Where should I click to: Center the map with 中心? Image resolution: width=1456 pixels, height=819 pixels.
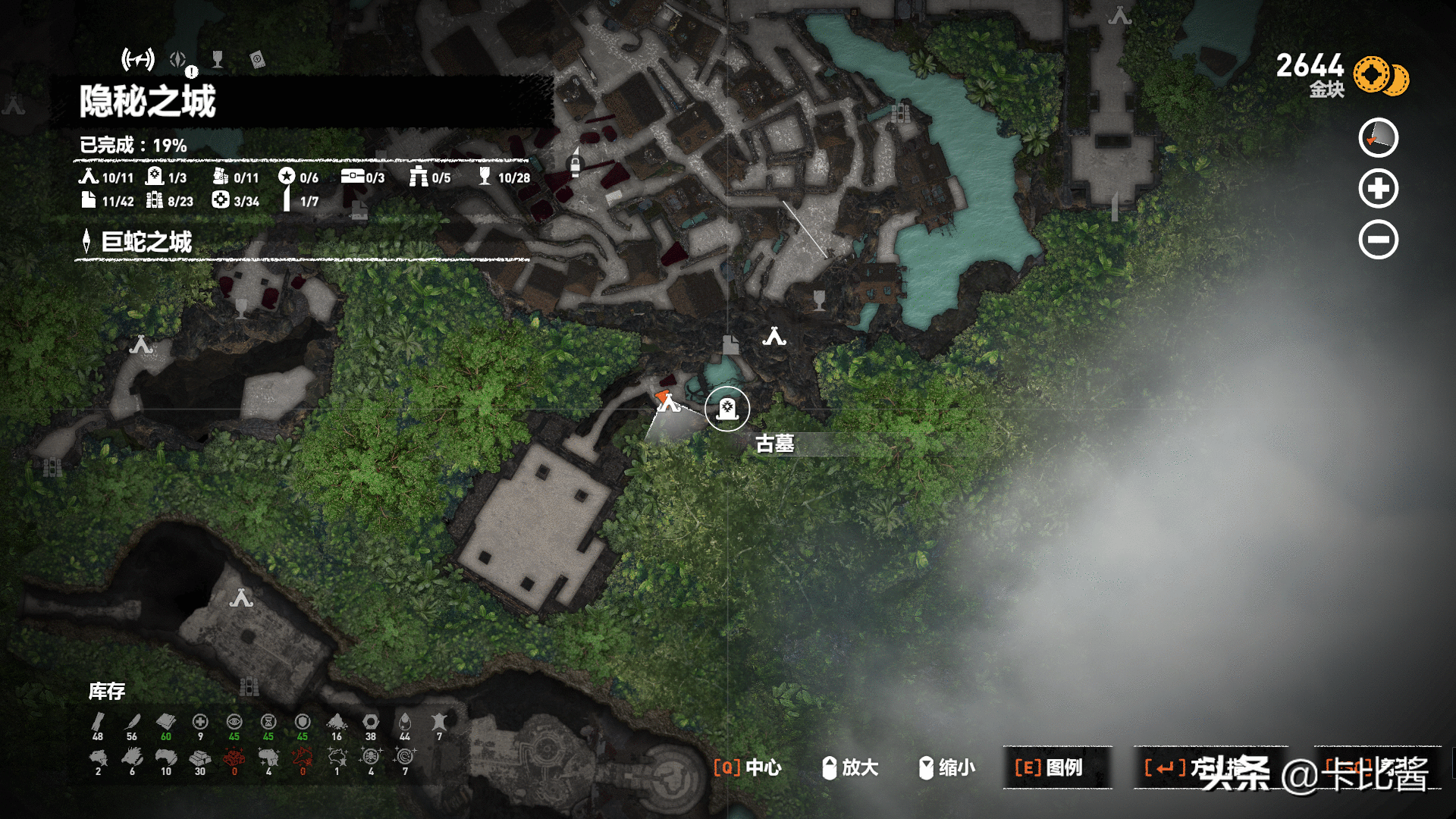748,767
